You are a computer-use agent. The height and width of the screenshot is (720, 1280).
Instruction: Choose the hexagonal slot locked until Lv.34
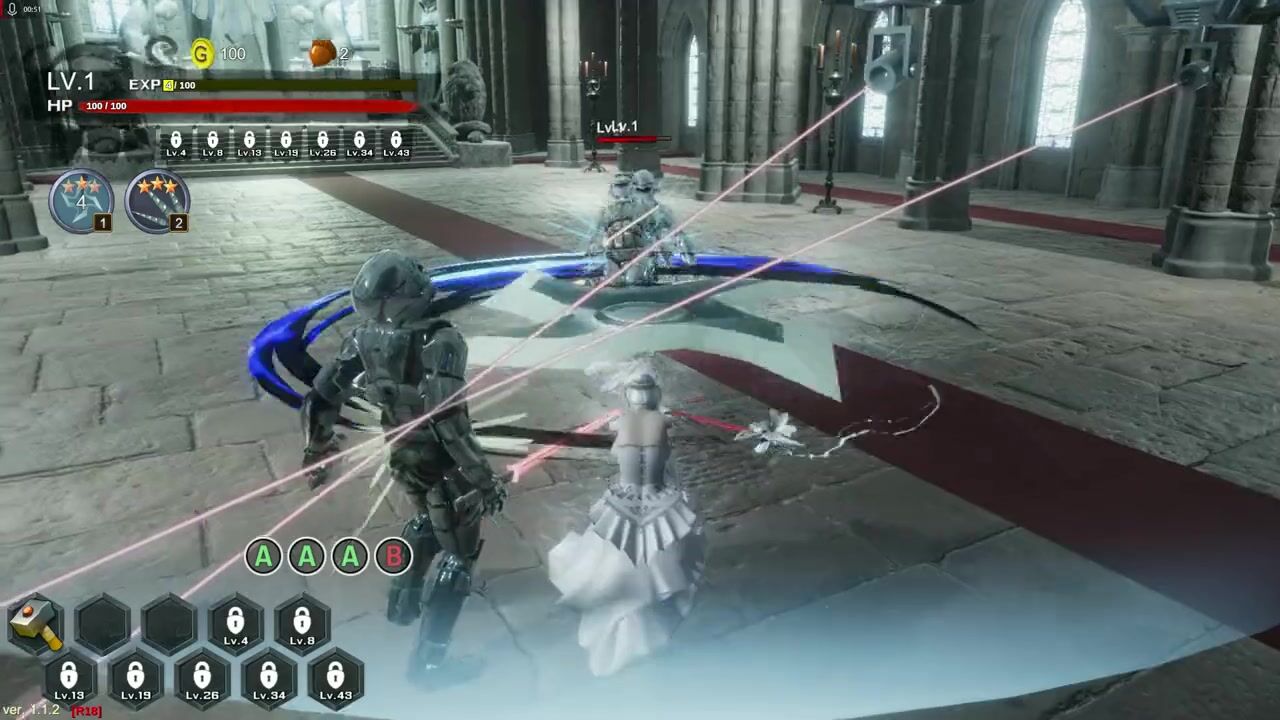(x=269, y=678)
